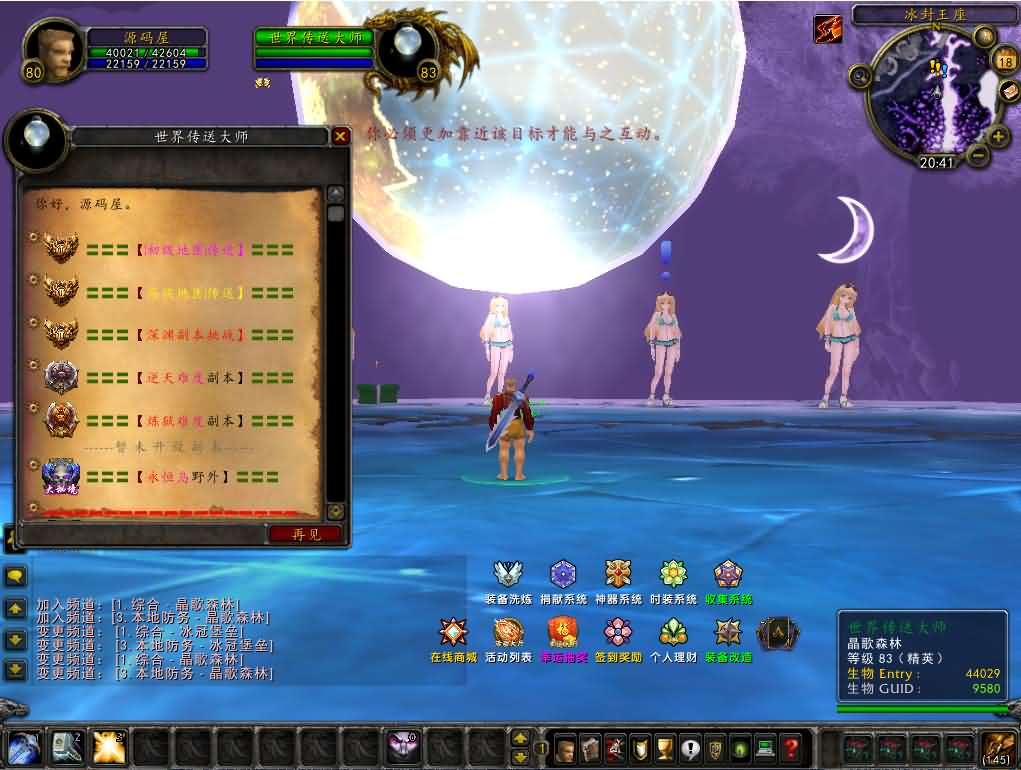
Task: Close the 世界传送大师 dialog window
Action: (341, 136)
